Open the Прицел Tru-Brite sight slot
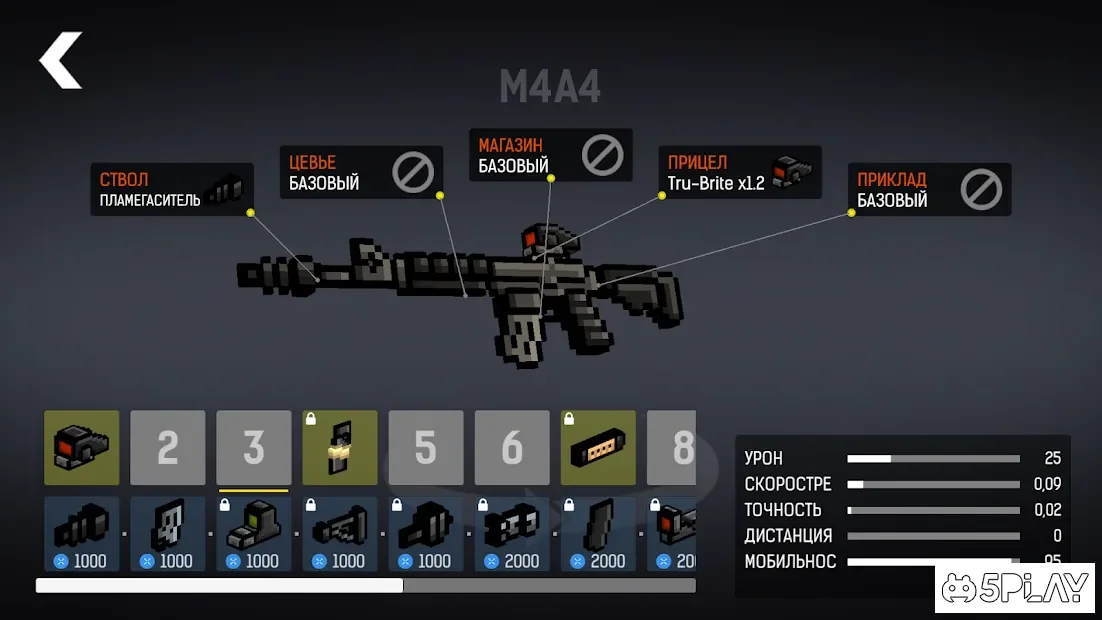1102x620 pixels. [x=739, y=172]
